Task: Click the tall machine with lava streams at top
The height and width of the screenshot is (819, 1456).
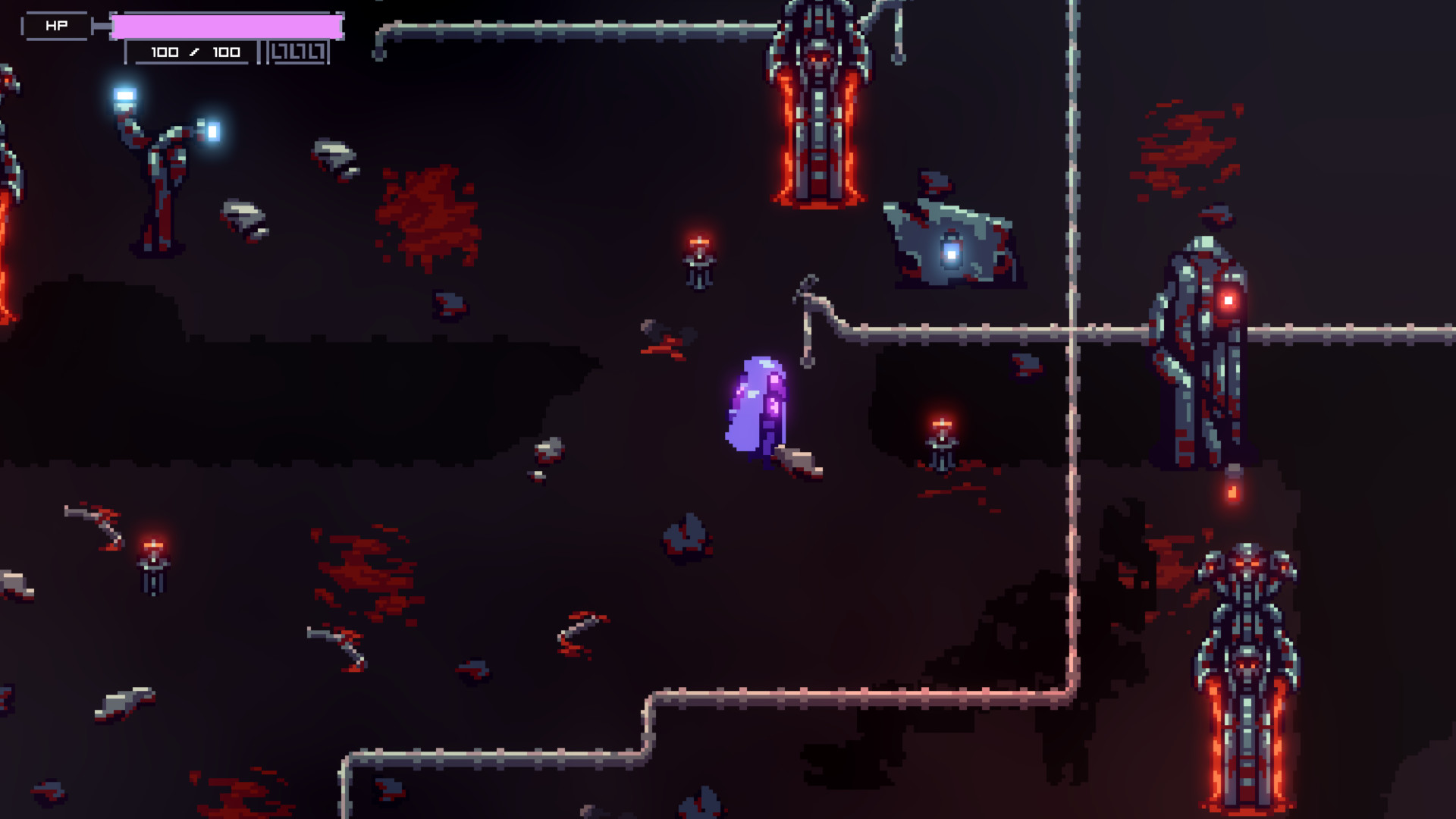Action: (821, 106)
